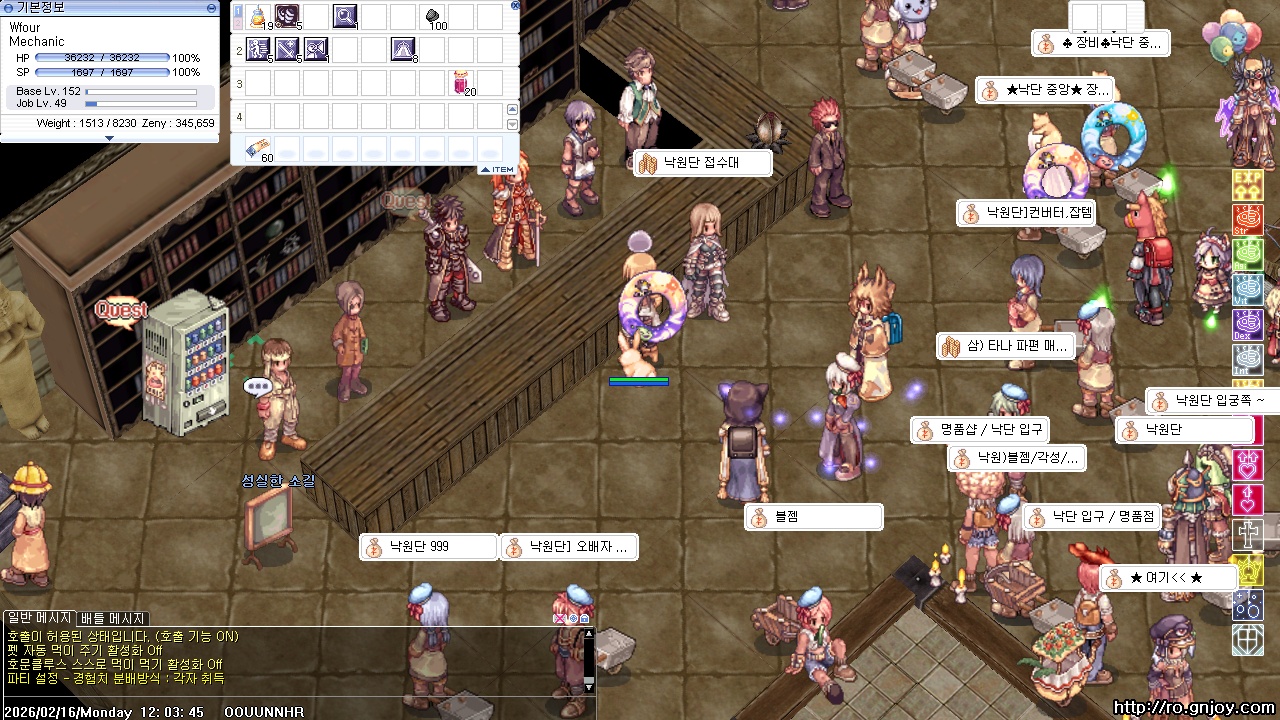Use the ticket item stack of 60
The width and height of the screenshot is (1280, 720).
coord(257,148)
